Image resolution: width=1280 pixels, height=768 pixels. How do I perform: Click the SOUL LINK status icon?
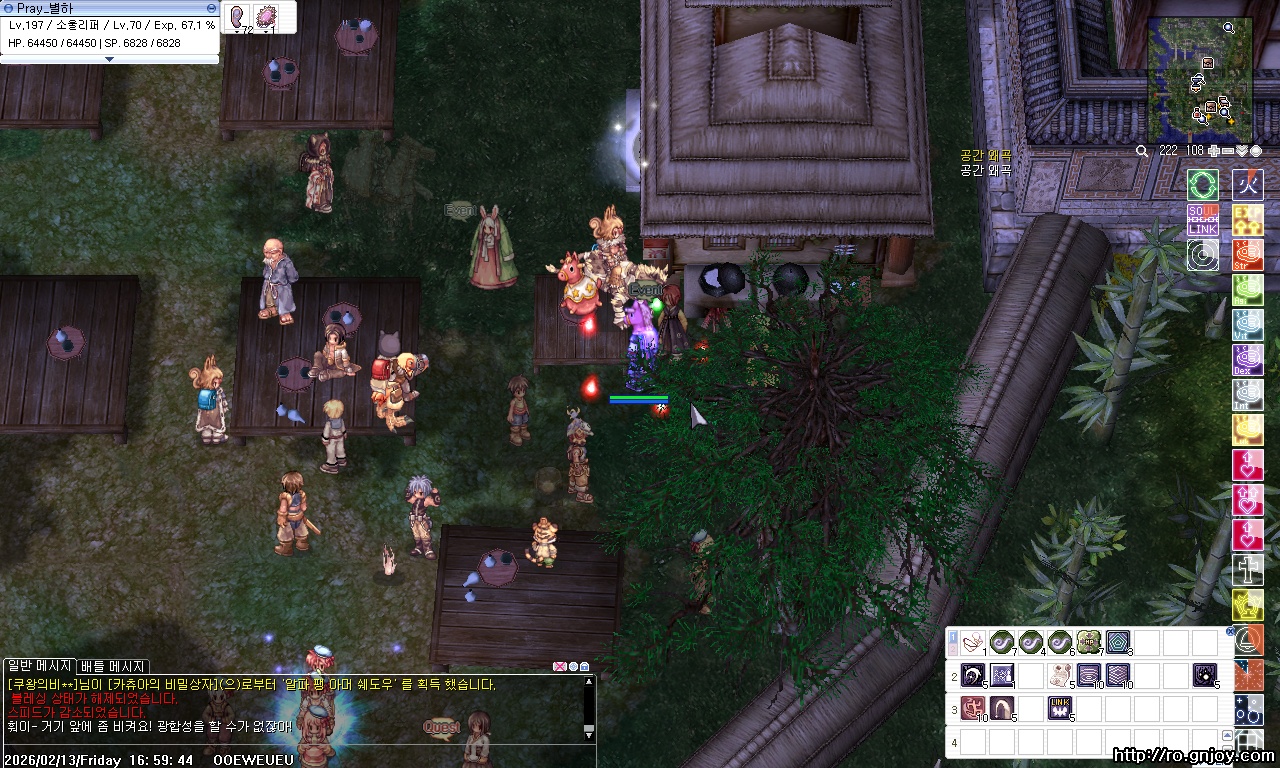pyautogui.click(x=1203, y=220)
